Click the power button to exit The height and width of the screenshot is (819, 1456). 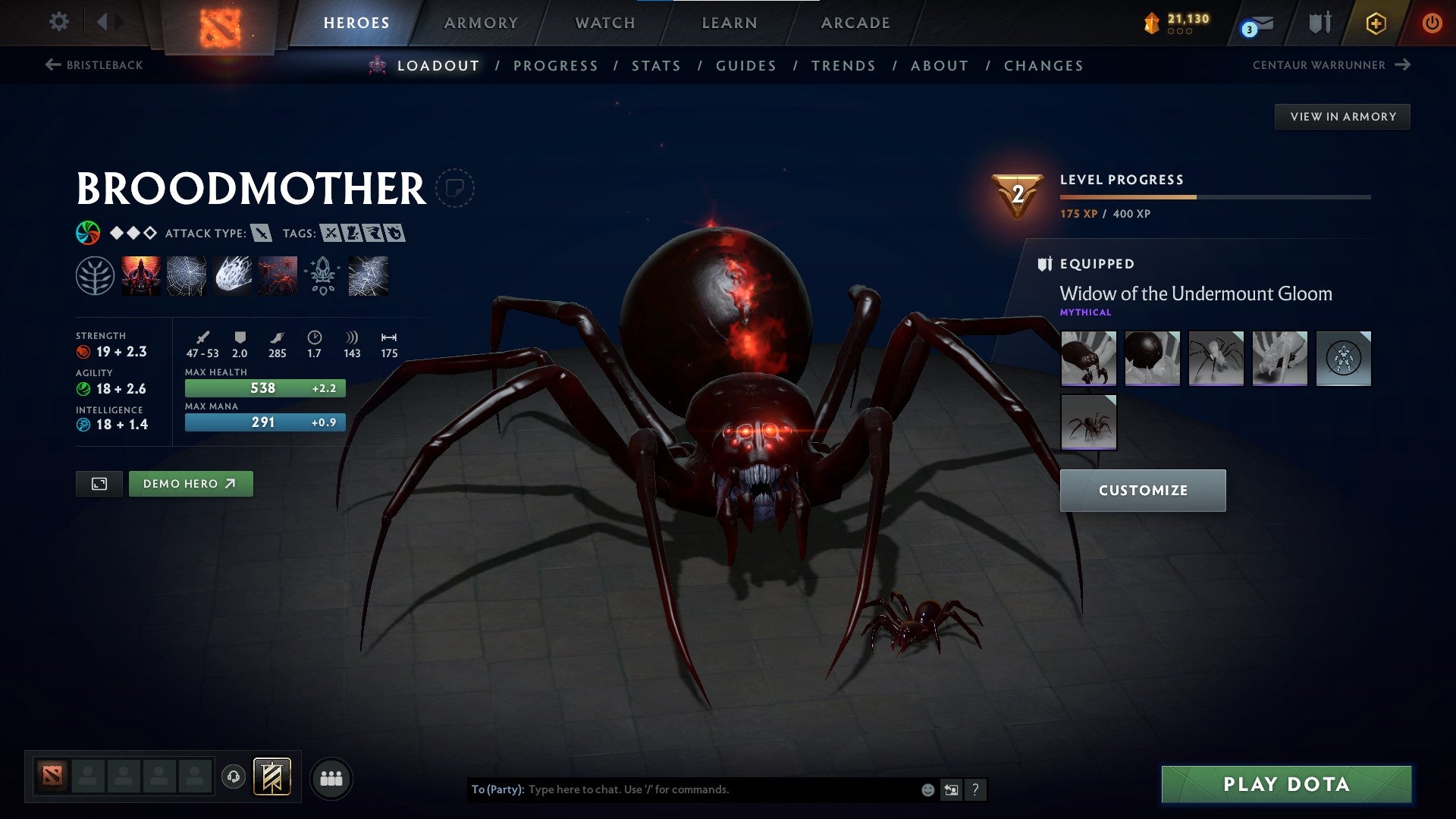pos(1432,23)
